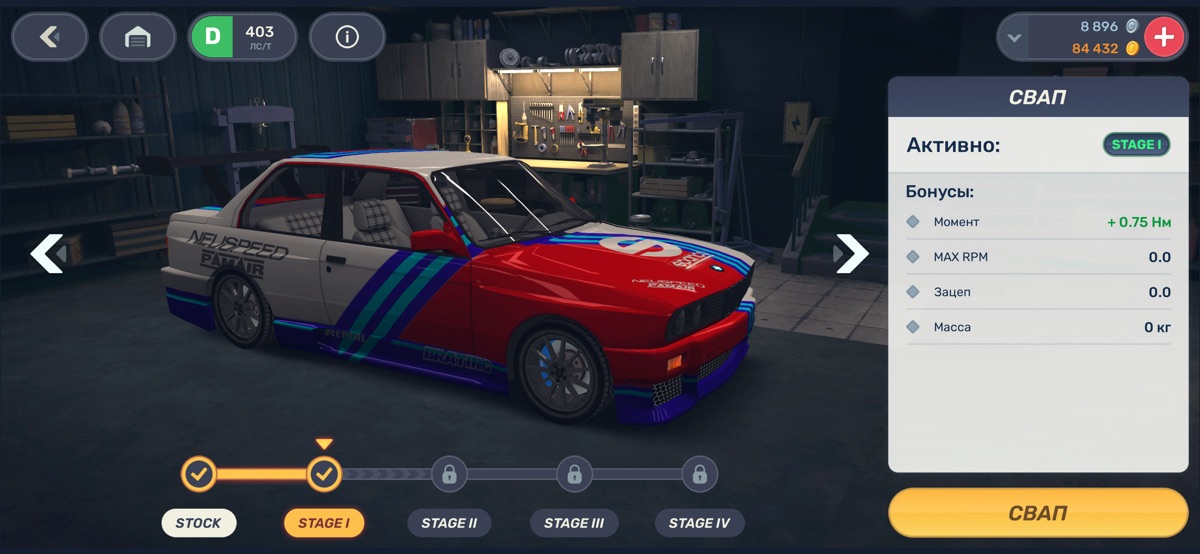
Task: Switch to the previous car with left arrow
Action: (x=47, y=254)
